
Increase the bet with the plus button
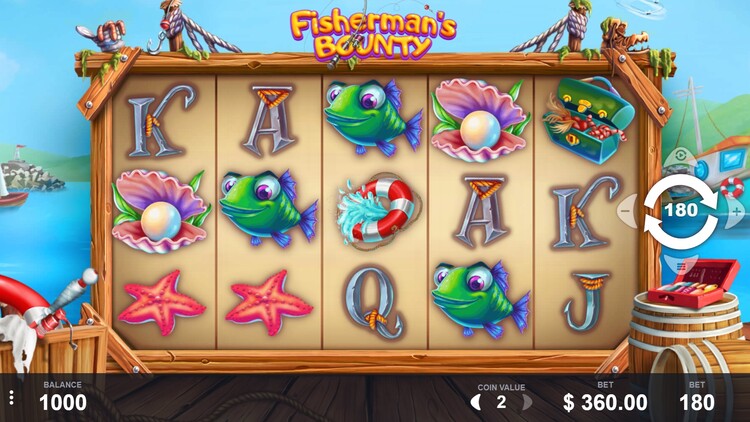coord(737,211)
